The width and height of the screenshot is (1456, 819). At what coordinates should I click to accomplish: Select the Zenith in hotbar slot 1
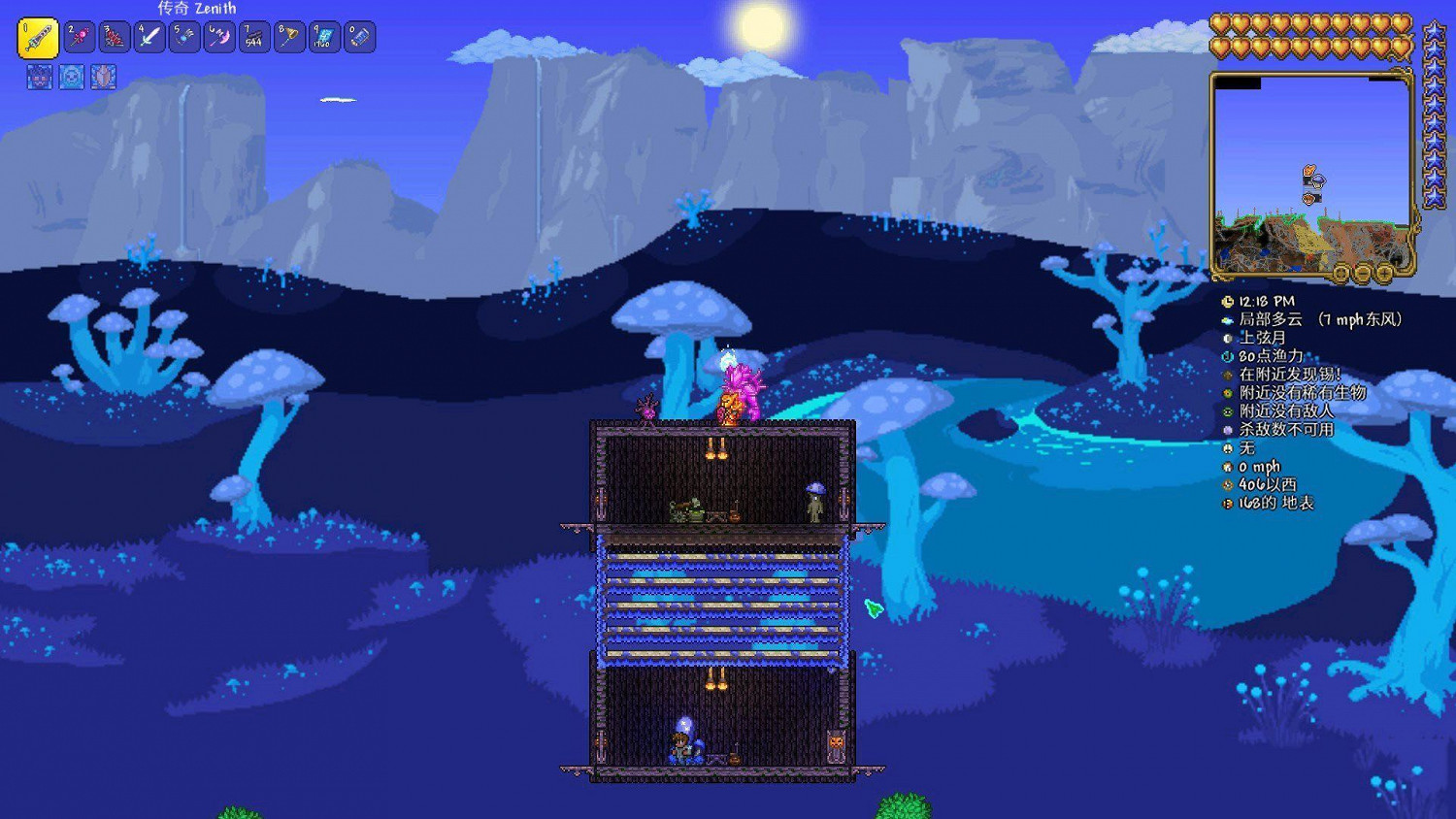click(39, 39)
